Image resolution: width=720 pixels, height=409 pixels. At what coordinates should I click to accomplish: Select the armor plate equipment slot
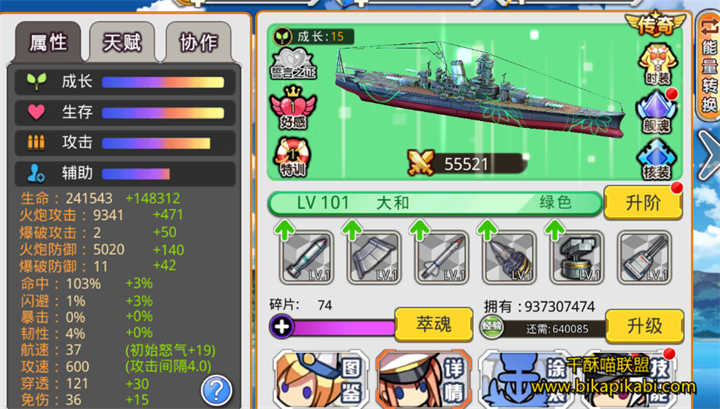click(x=374, y=258)
